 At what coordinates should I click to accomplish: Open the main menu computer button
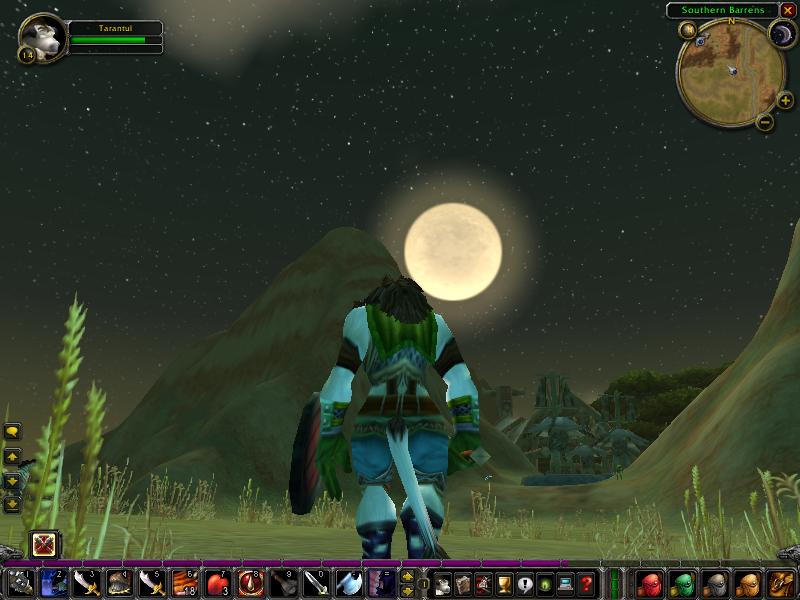[566, 584]
